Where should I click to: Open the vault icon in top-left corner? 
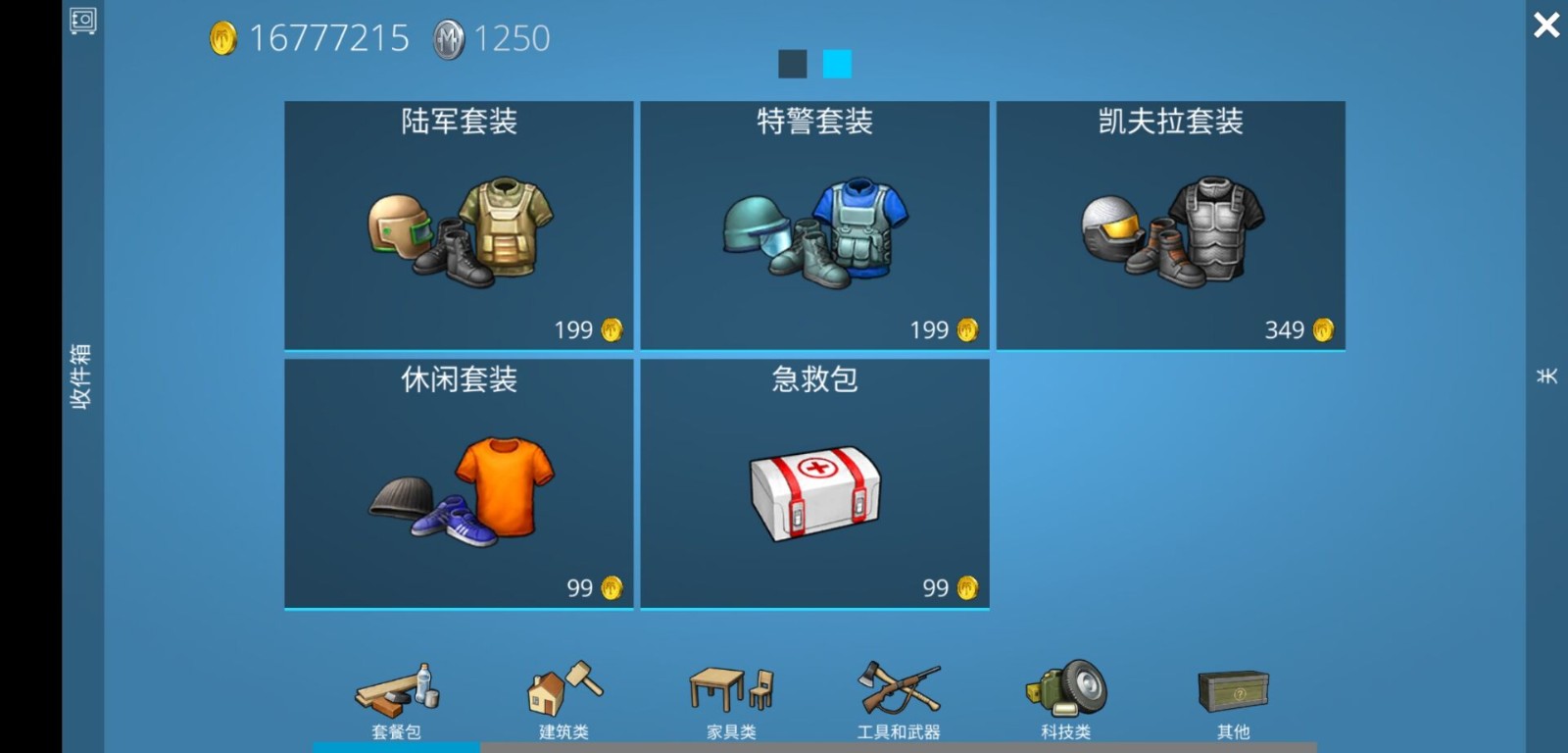[83, 22]
